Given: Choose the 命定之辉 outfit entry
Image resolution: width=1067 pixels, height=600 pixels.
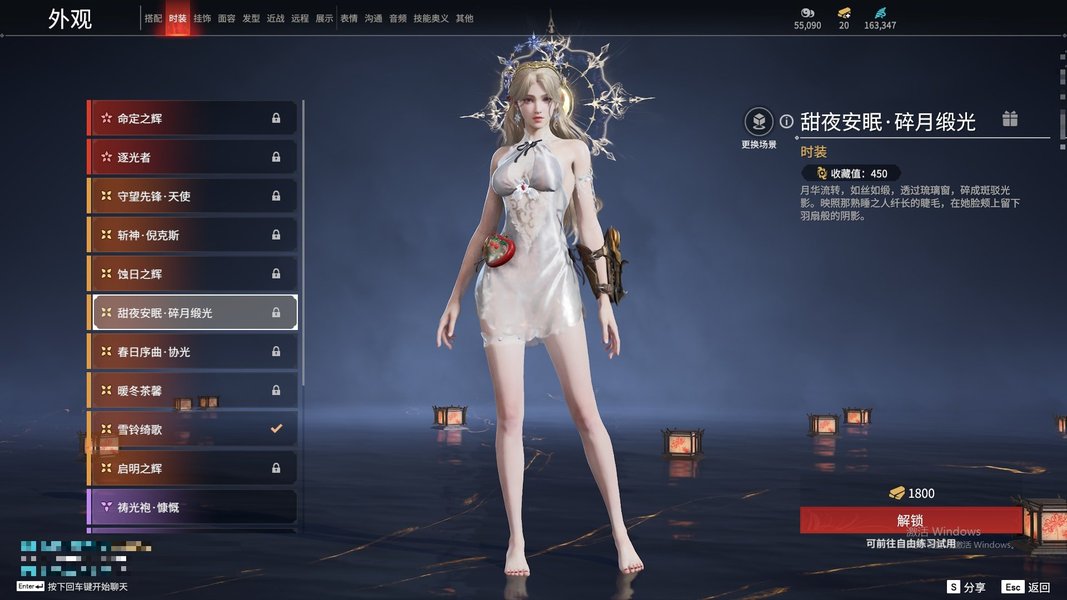Looking at the screenshot, I should [192, 118].
